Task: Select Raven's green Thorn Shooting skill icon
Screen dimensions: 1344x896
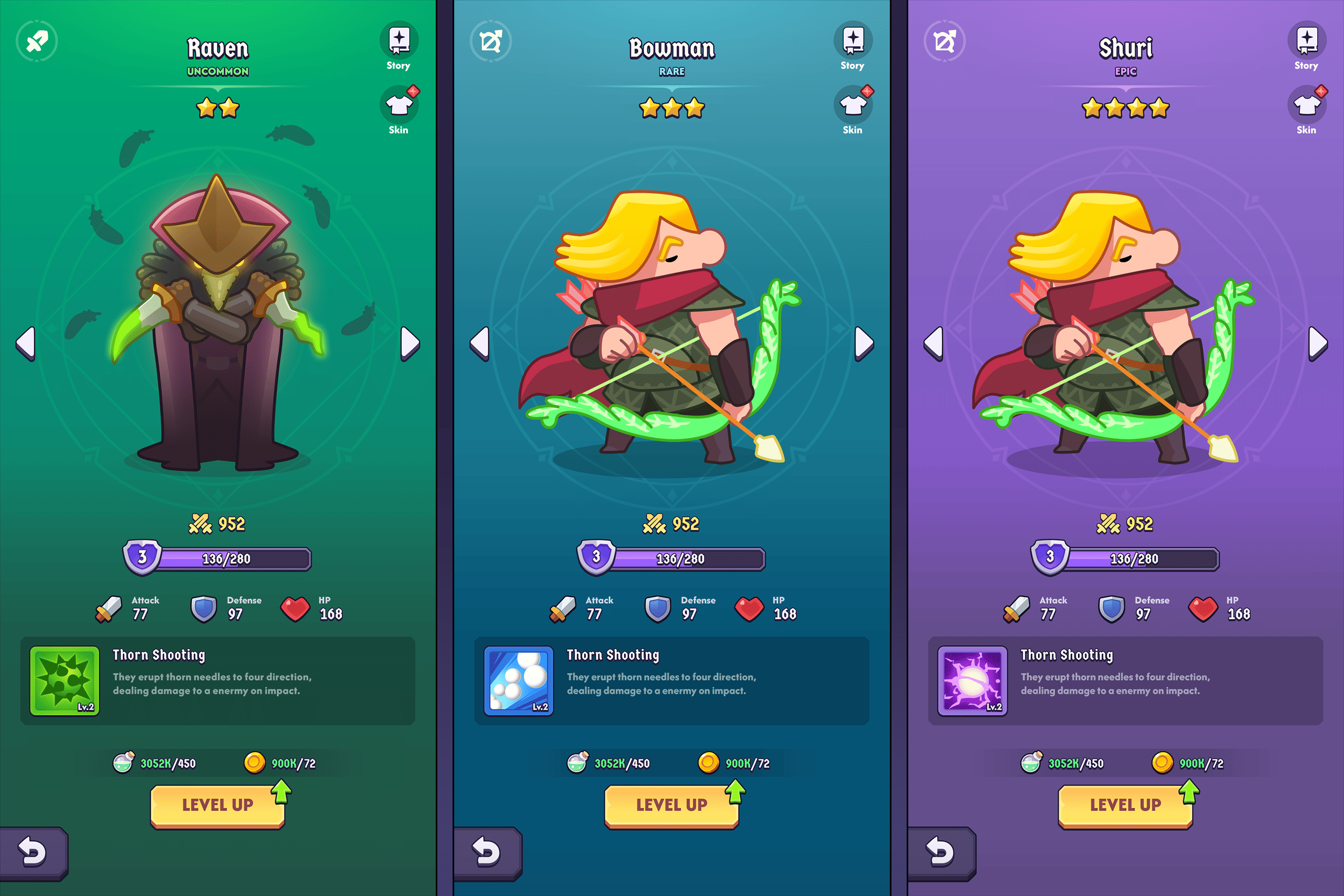Action: pyautogui.click(x=65, y=681)
